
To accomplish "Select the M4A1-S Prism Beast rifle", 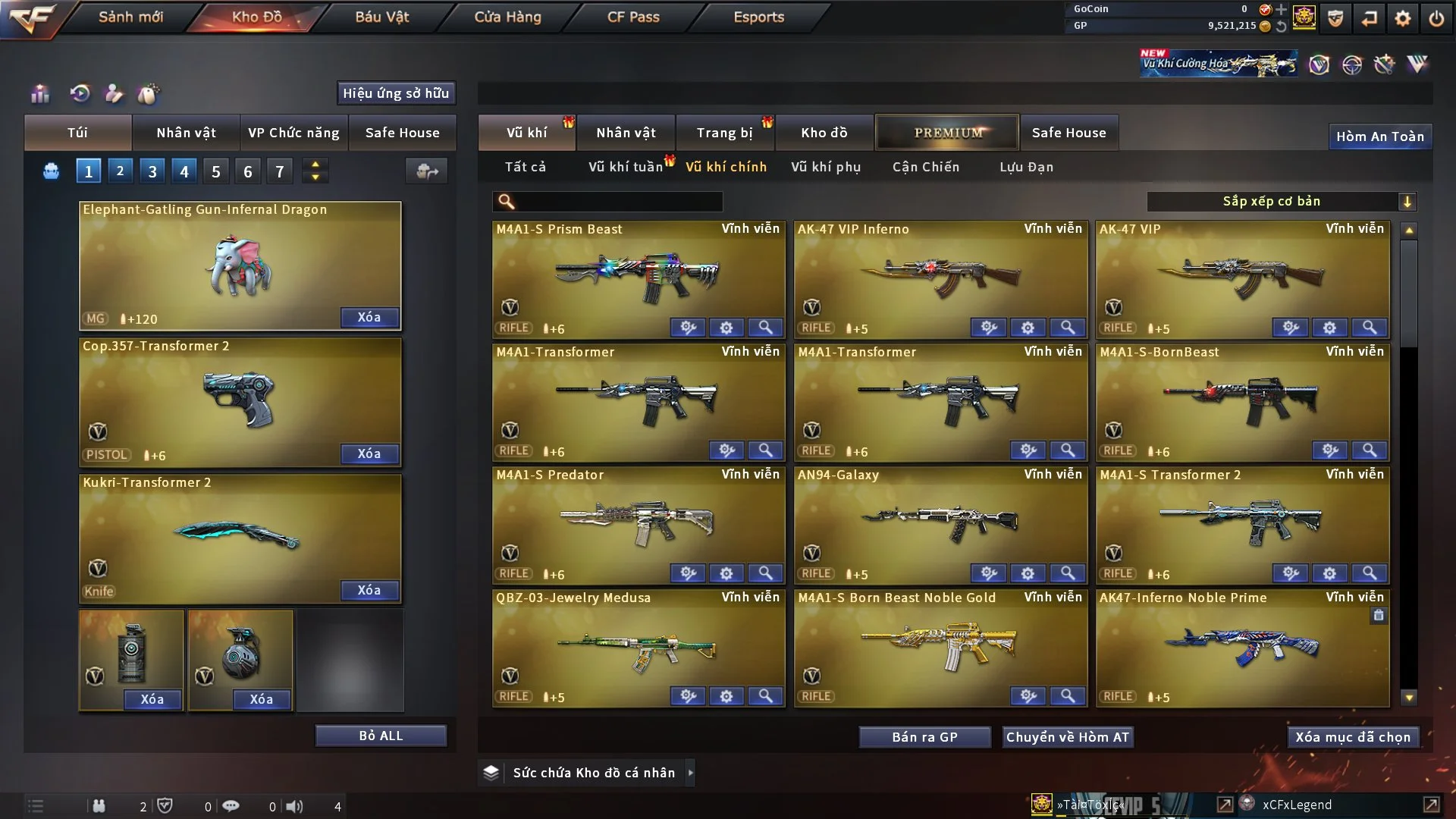I will click(639, 277).
